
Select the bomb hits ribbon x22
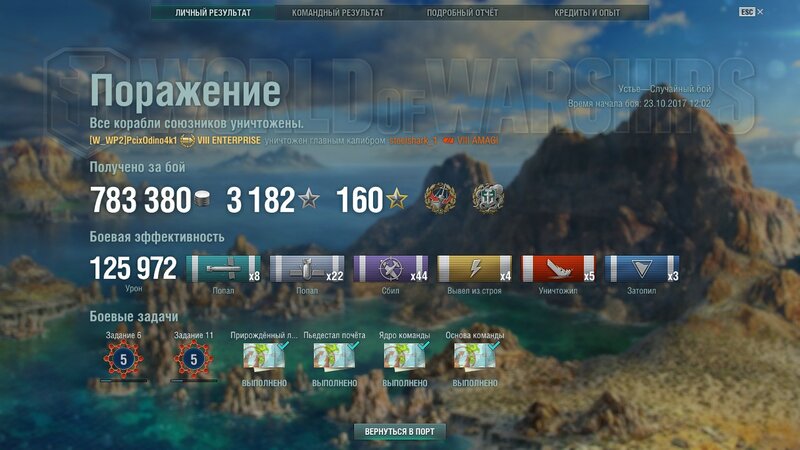click(x=307, y=268)
